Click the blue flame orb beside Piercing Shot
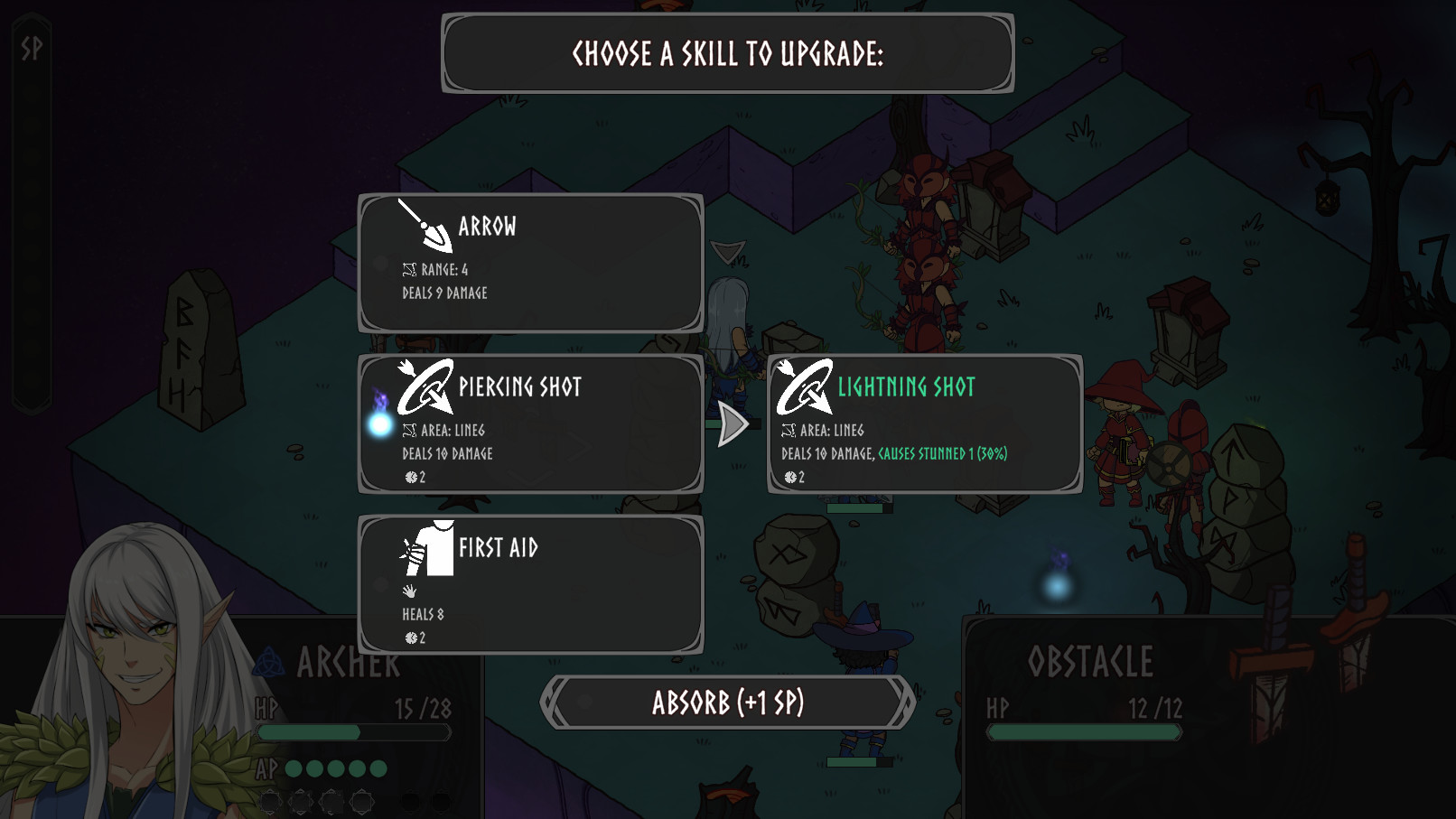Image resolution: width=1456 pixels, height=819 pixels. [378, 427]
